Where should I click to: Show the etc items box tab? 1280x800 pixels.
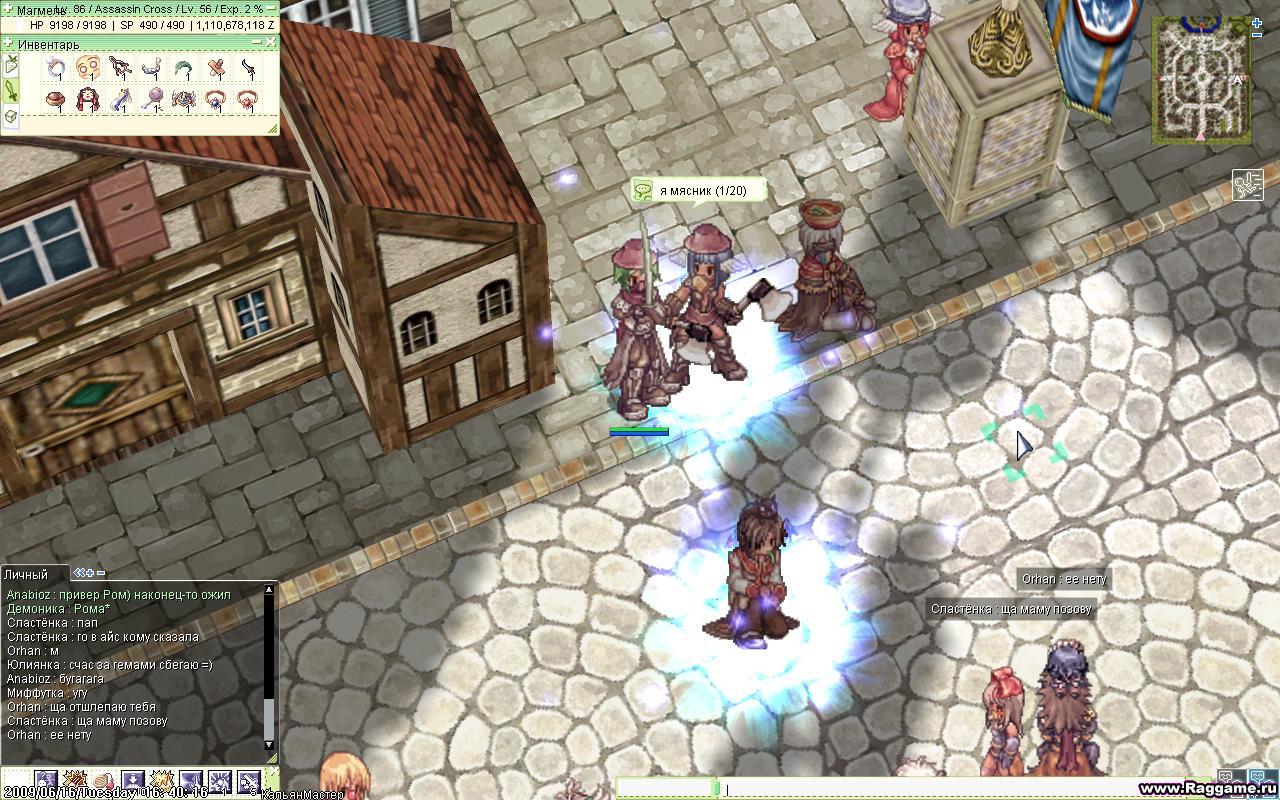click(x=10, y=116)
